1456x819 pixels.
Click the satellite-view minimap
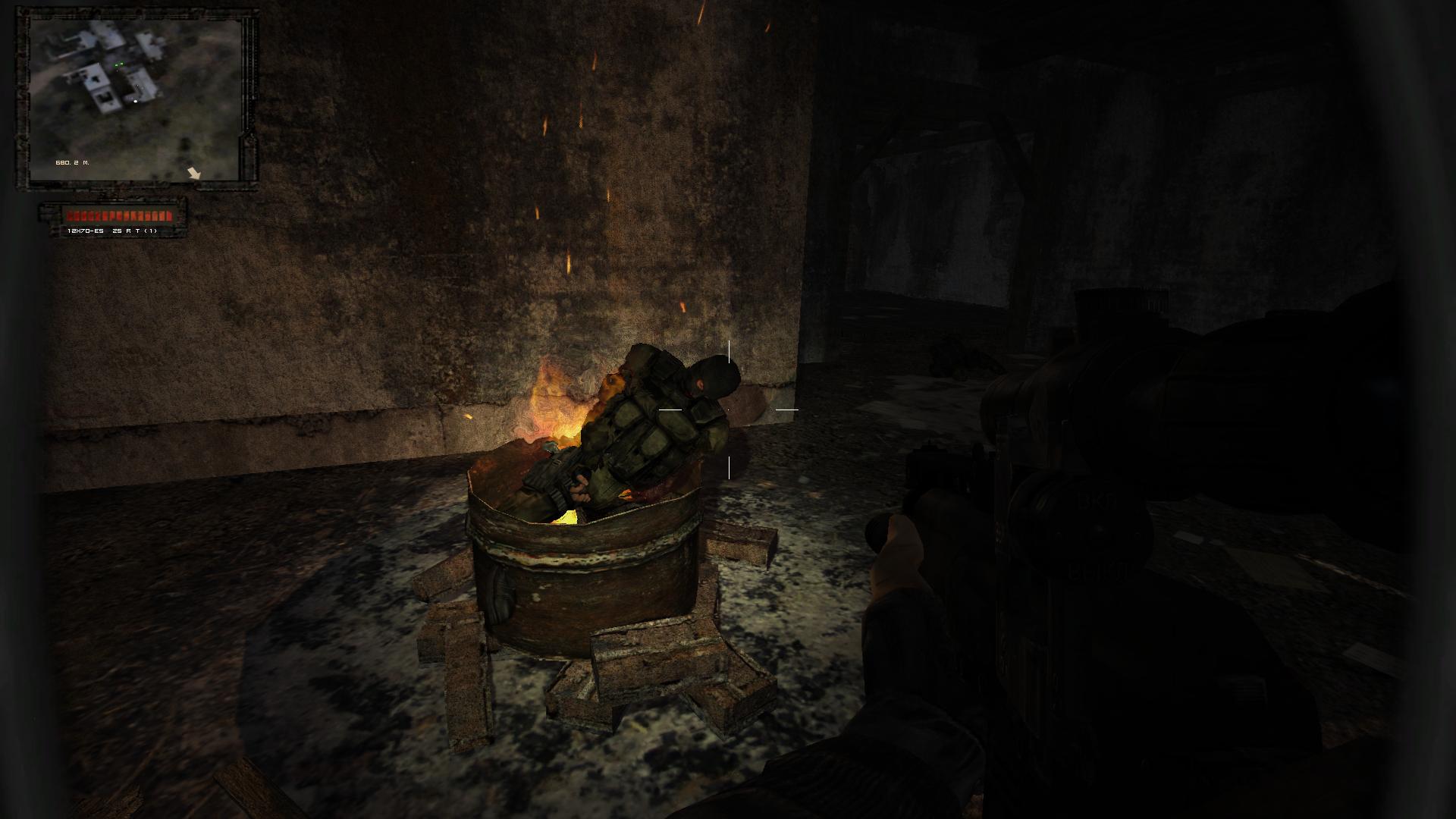coord(135,99)
